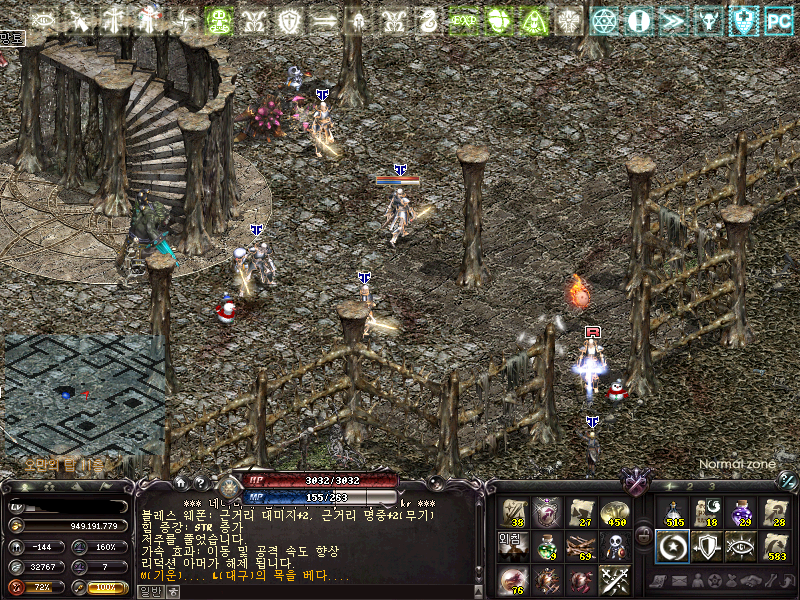Use the pink orb slot showing 76

click(x=514, y=580)
